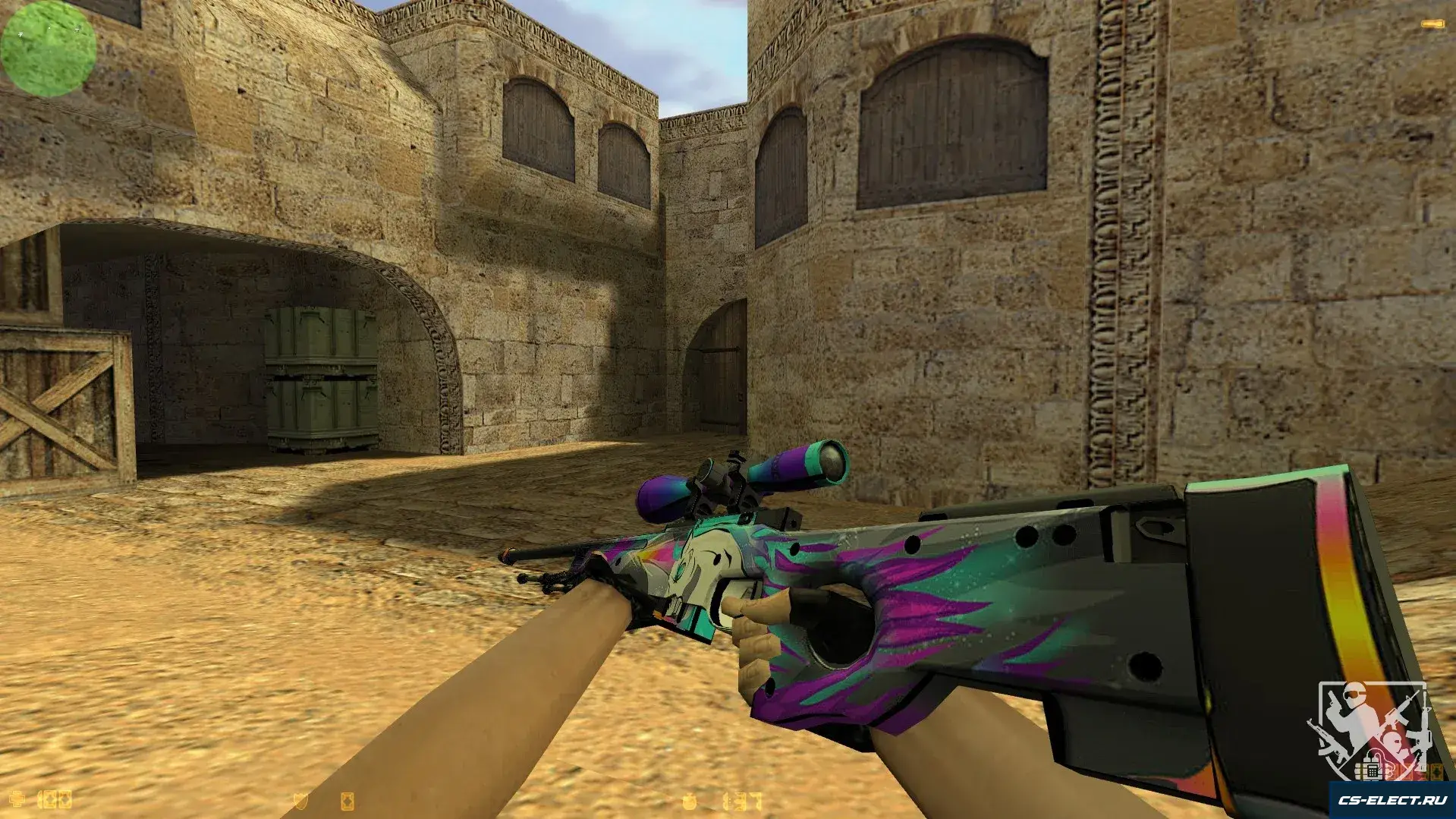This screenshot has width=1456, height=819.
Task: Click the green circular radar
Action: tap(49, 49)
